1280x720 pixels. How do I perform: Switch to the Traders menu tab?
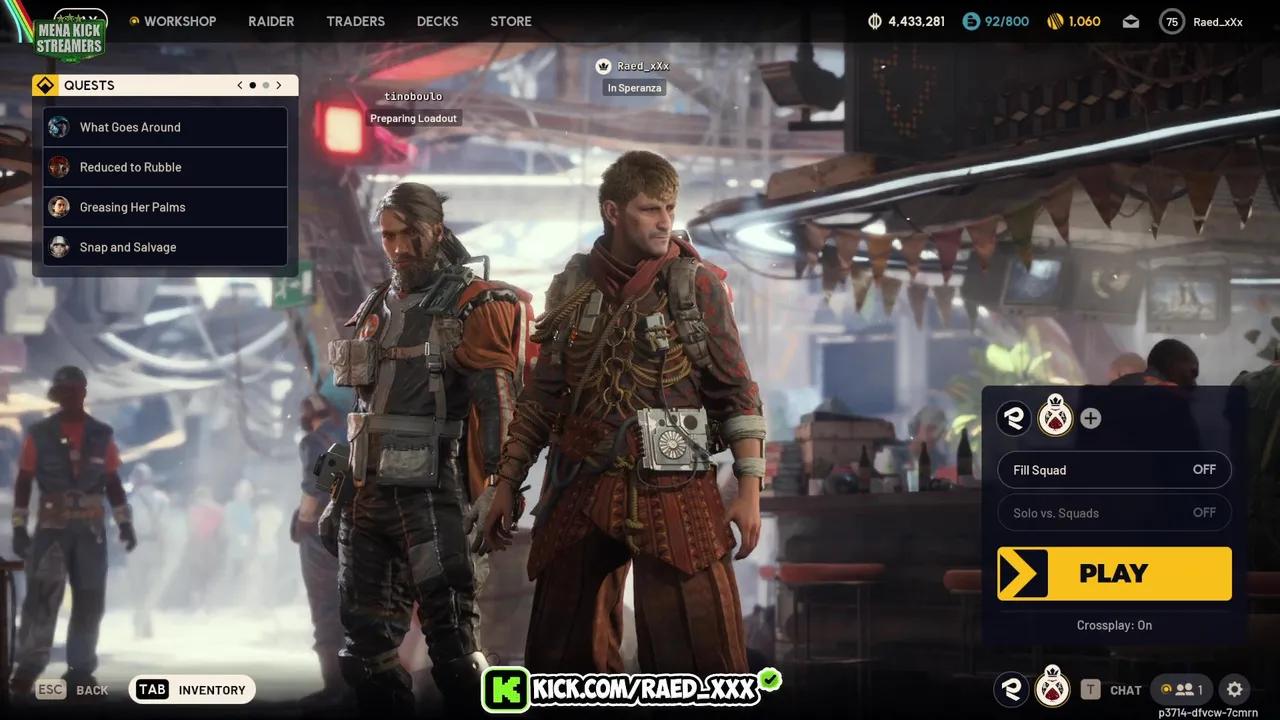355,21
